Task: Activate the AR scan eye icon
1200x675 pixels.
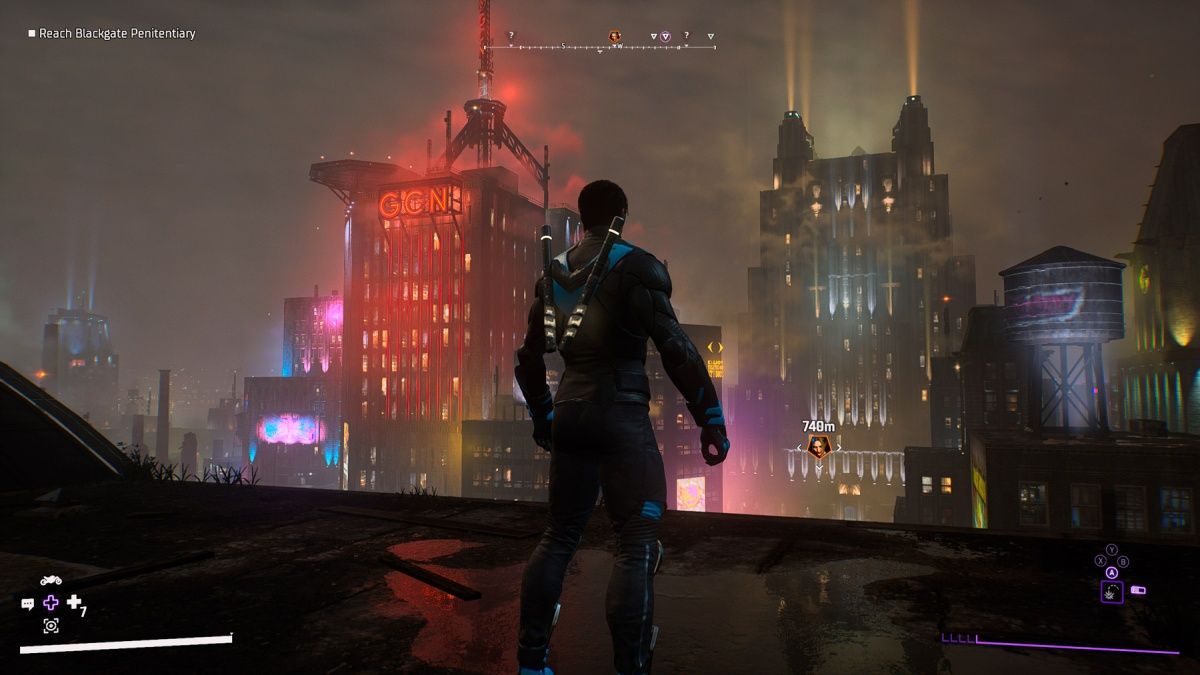Action: [51, 626]
